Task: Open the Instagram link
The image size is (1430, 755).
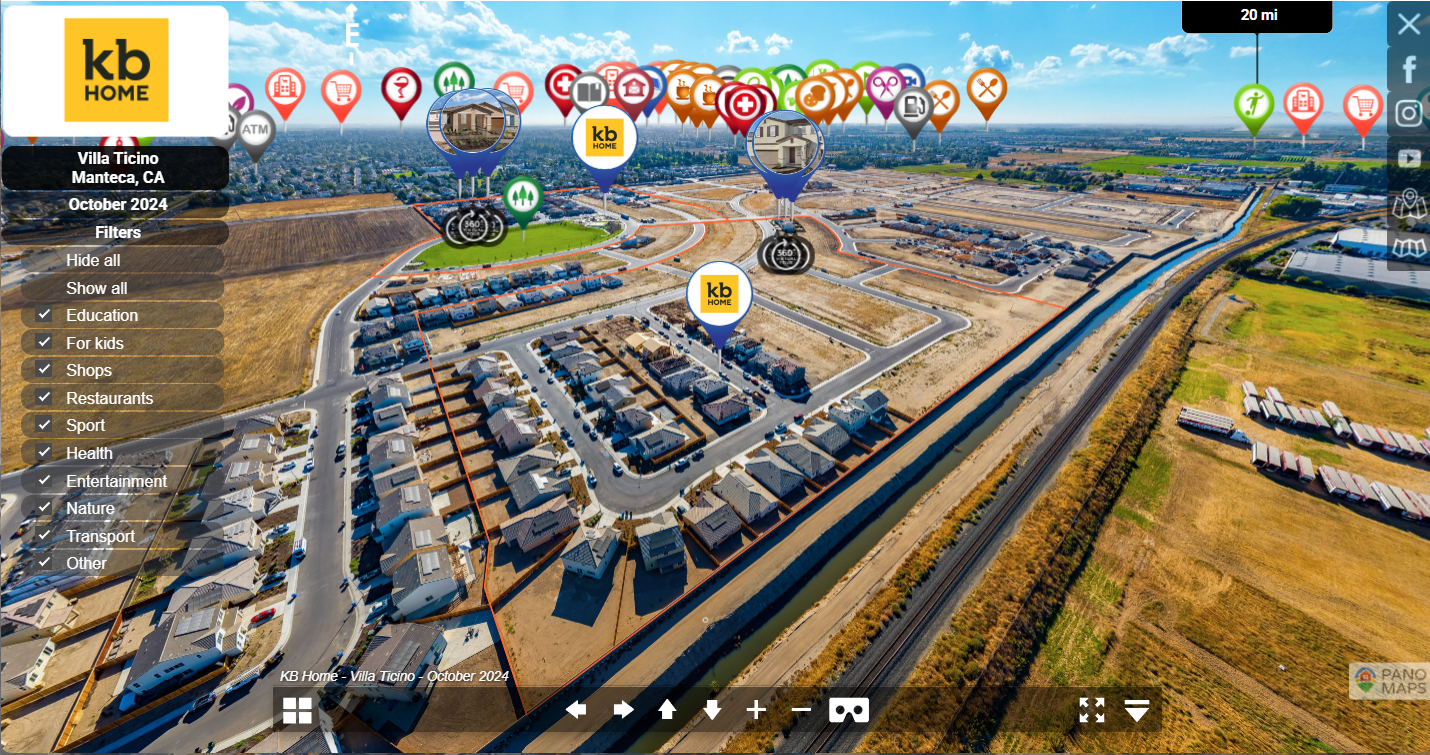Action: pos(1408,114)
